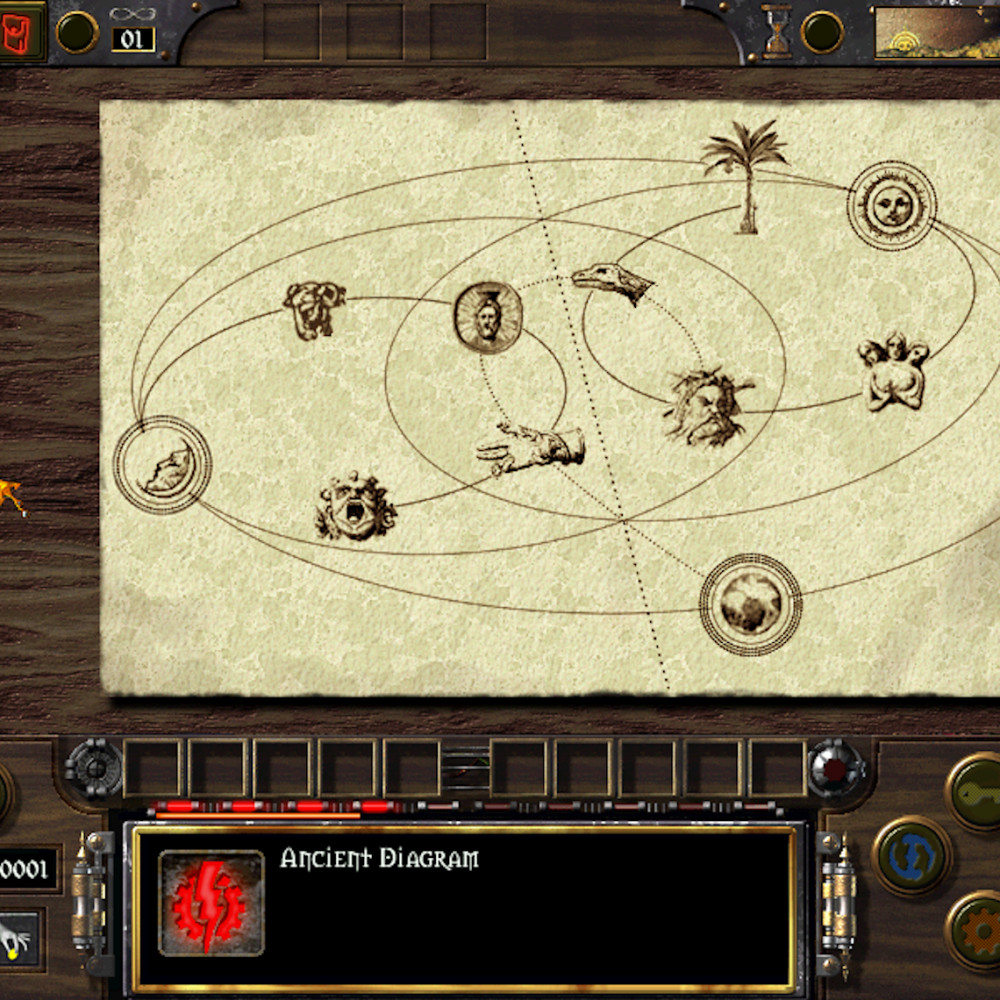The image size is (1000, 1000).
Task: Open the orange gear options button
Action: (976, 931)
